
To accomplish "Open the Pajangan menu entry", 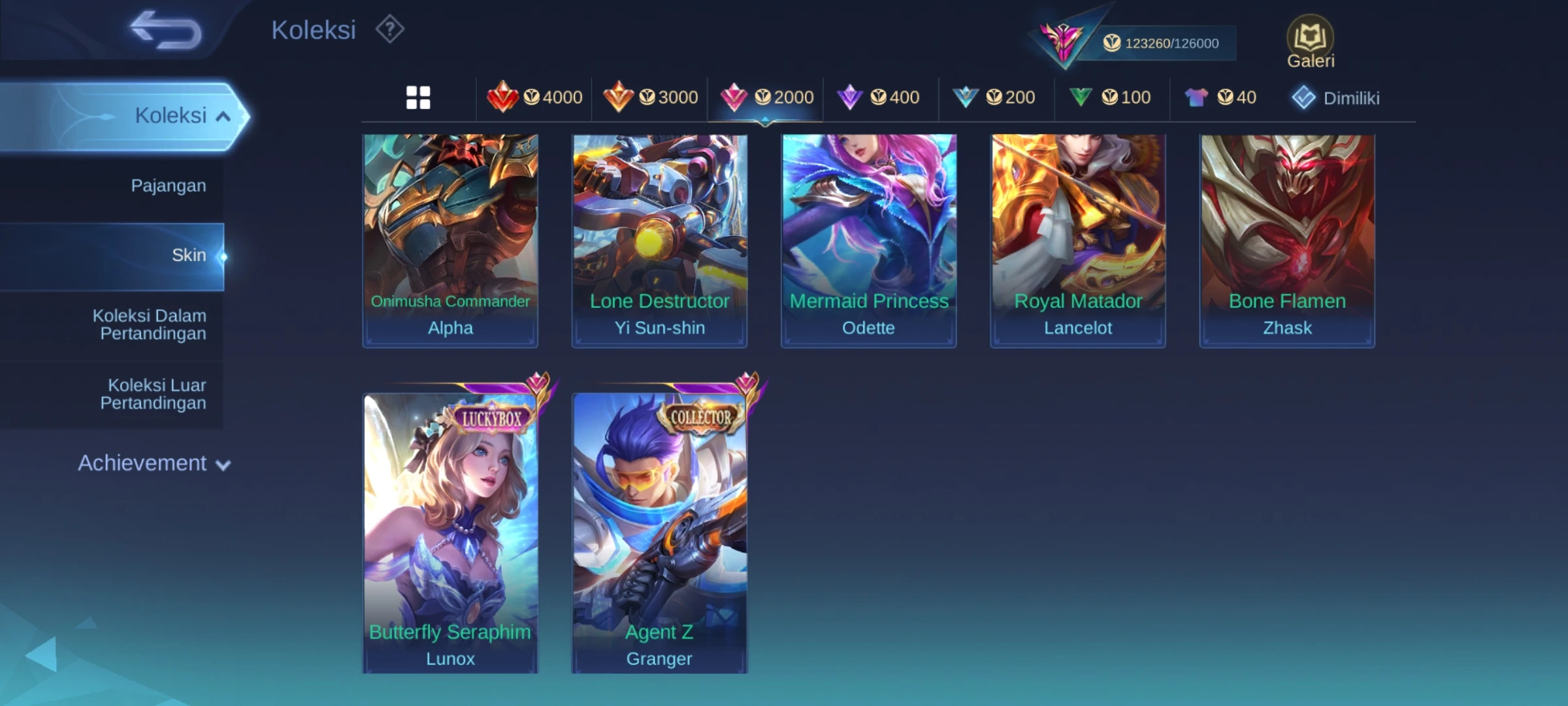I will [x=168, y=186].
